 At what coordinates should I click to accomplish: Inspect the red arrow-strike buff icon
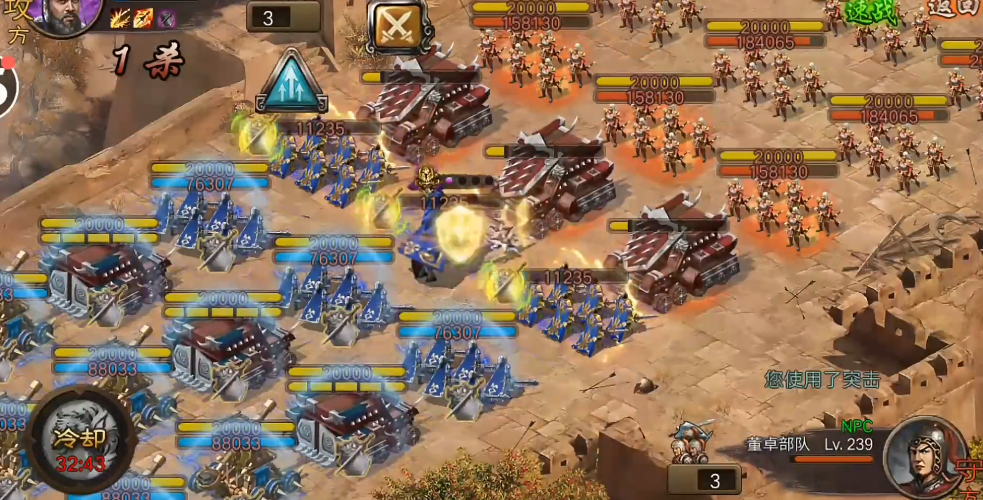coord(144,18)
